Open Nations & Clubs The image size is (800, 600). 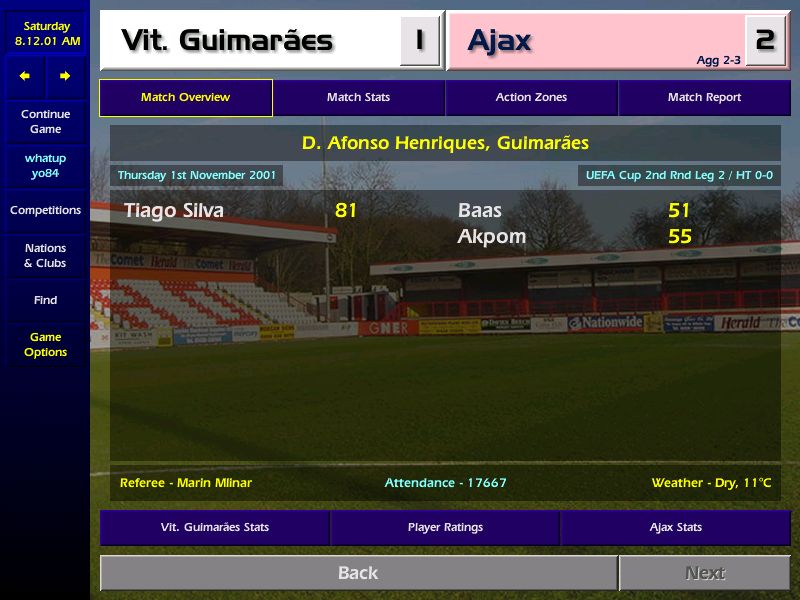click(x=45, y=255)
